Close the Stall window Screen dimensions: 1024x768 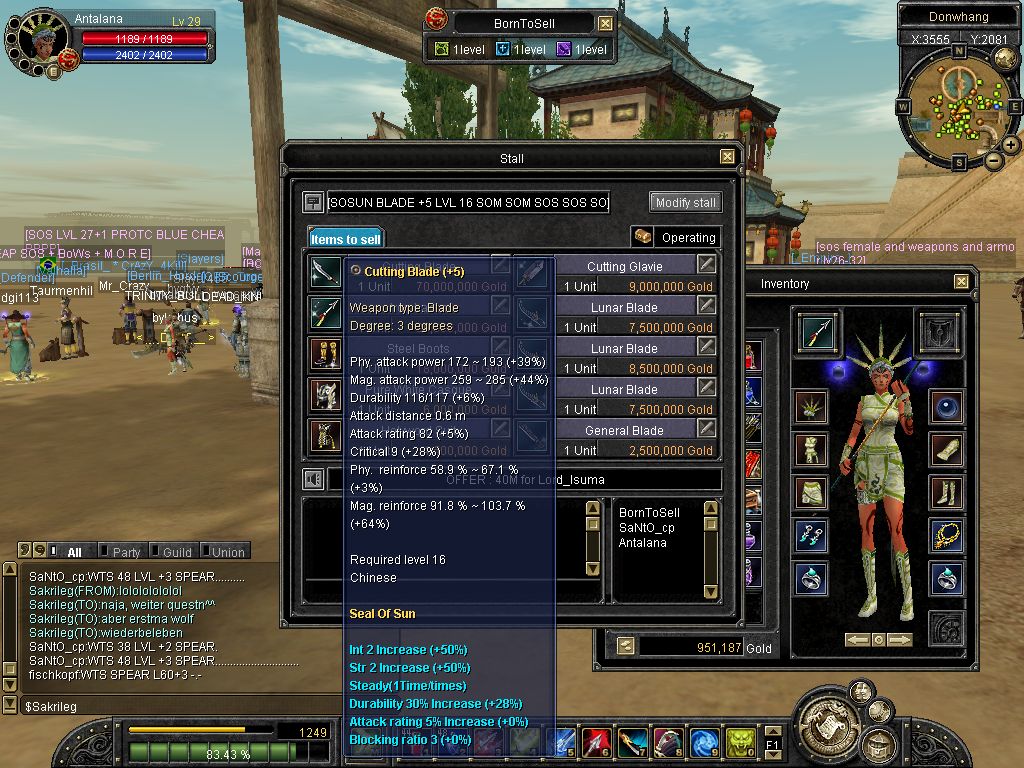(727, 157)
